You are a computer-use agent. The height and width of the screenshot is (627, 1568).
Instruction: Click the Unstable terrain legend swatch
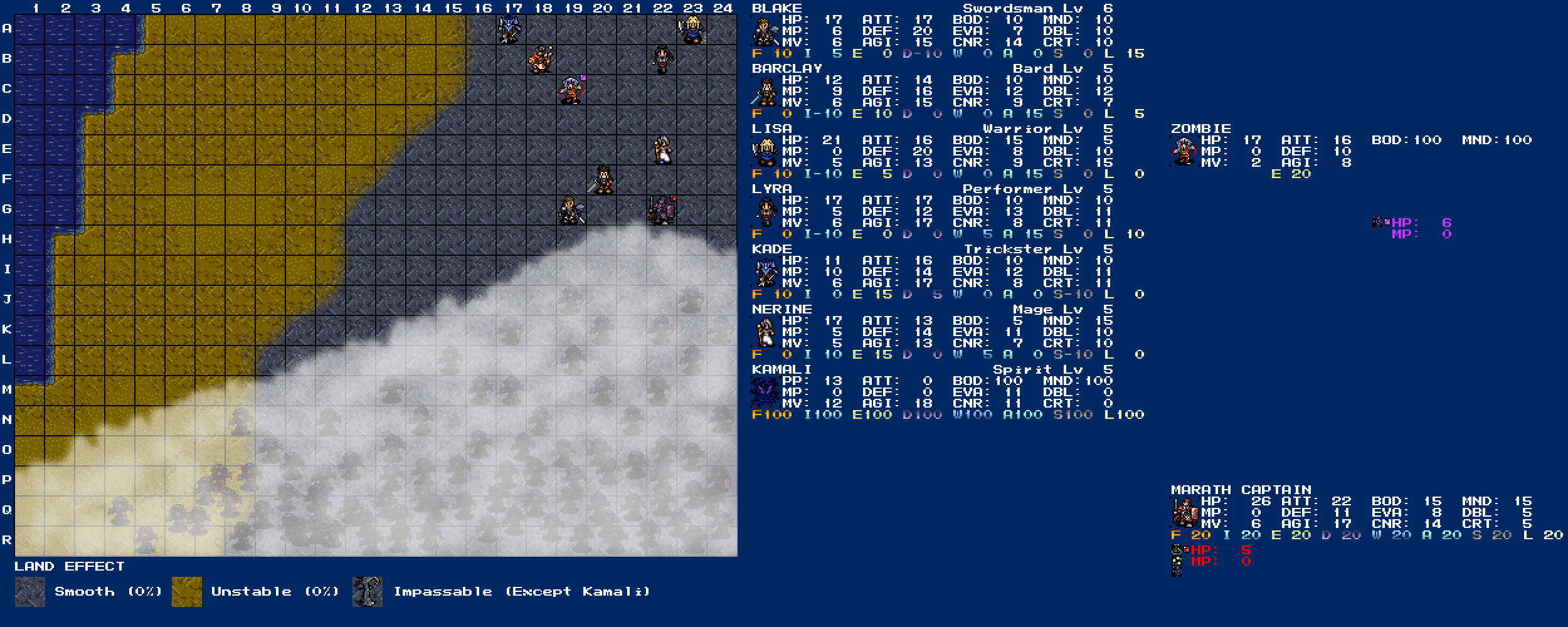pos(187,592)
